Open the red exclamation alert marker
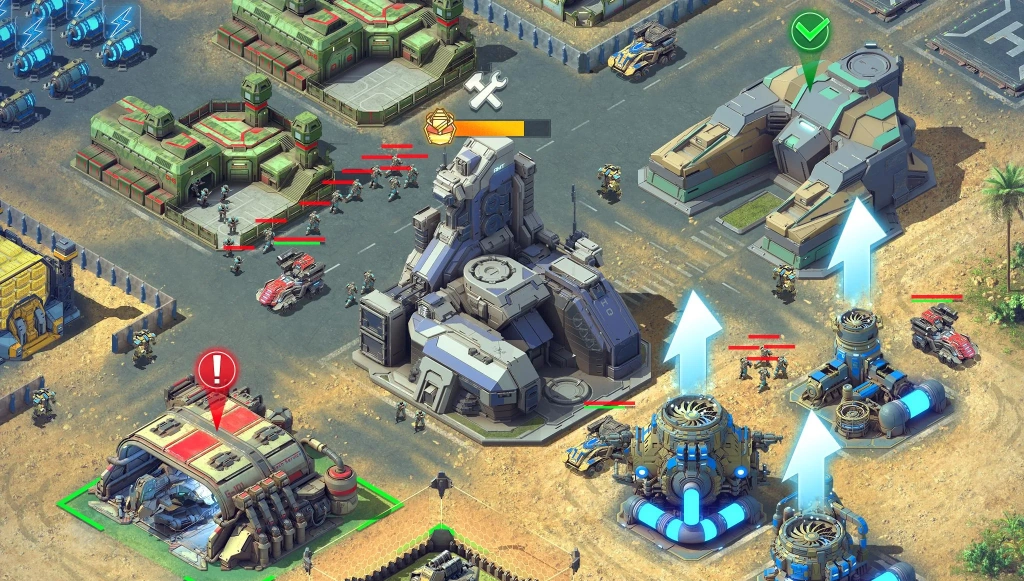Screen dimensions: 1024x581 216,370
